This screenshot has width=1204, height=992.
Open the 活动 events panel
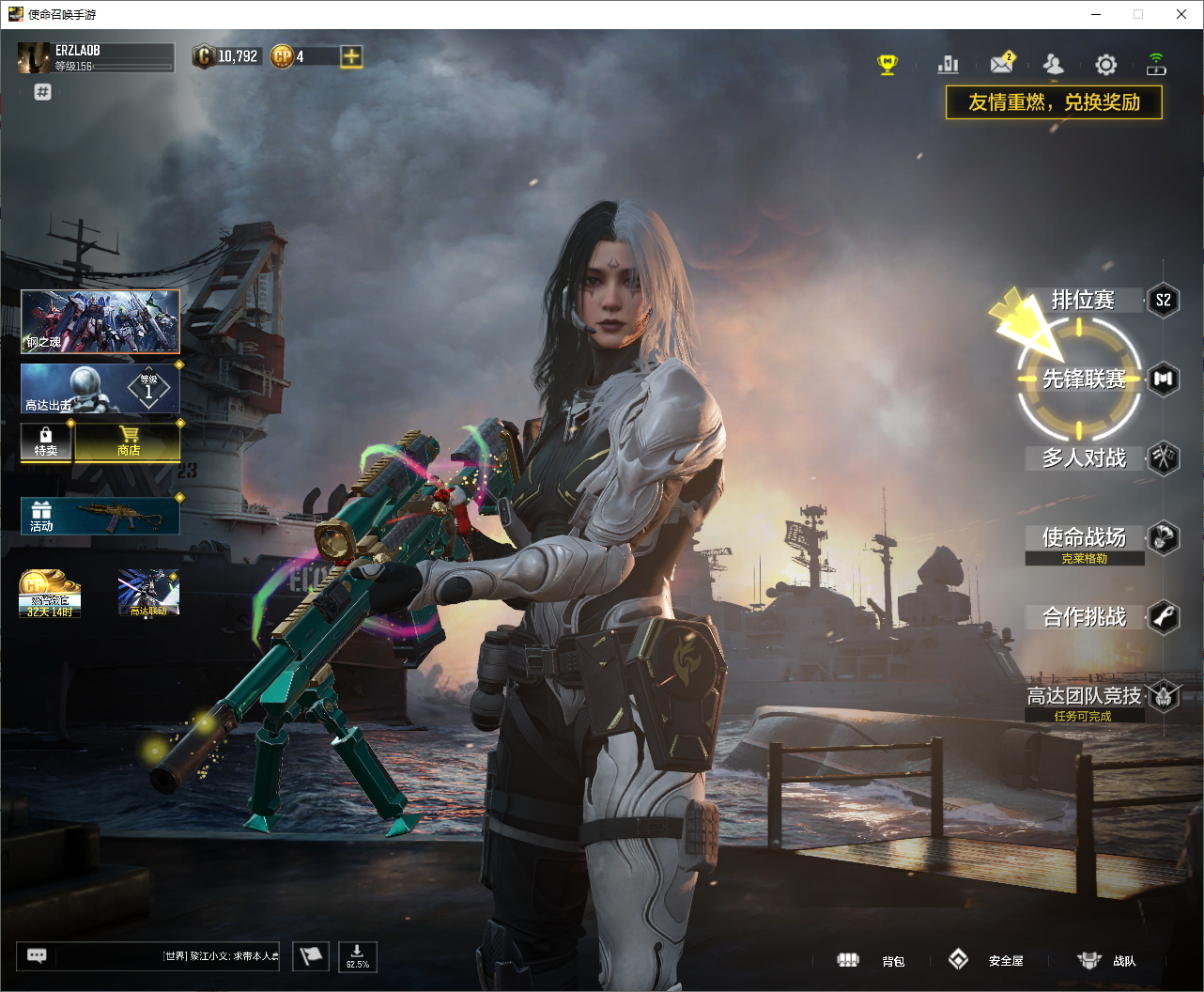click(100, 516)
